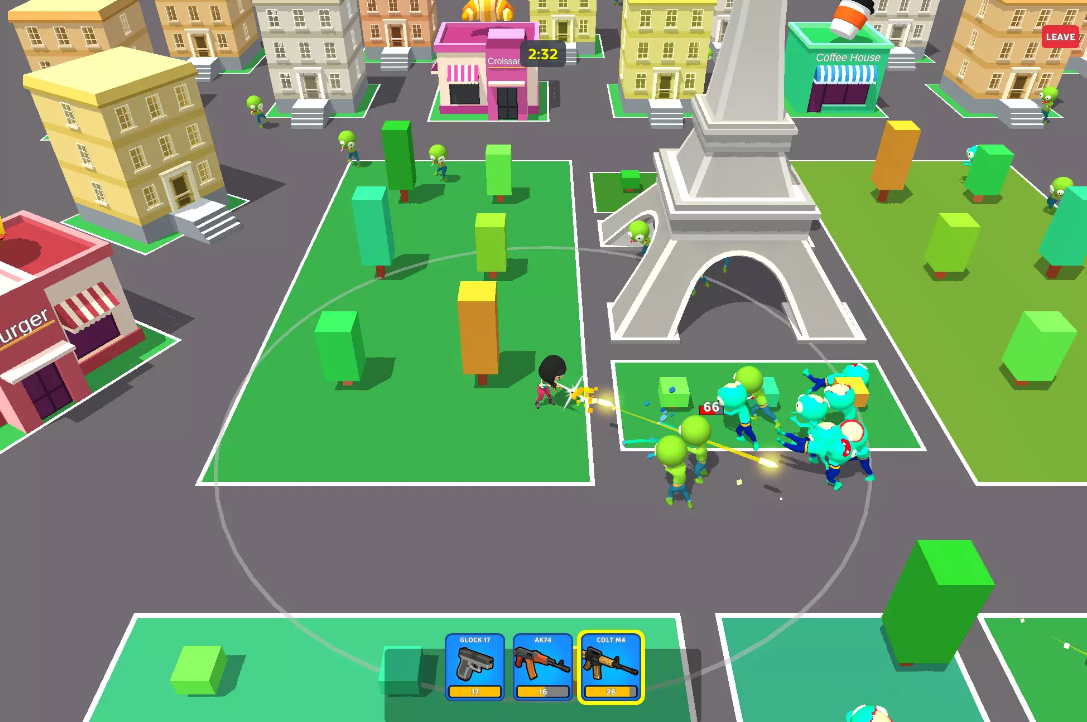Select the Glock 17 pistol slot
The height and width of the screenshot is (722, 1087).
[475, 666]
